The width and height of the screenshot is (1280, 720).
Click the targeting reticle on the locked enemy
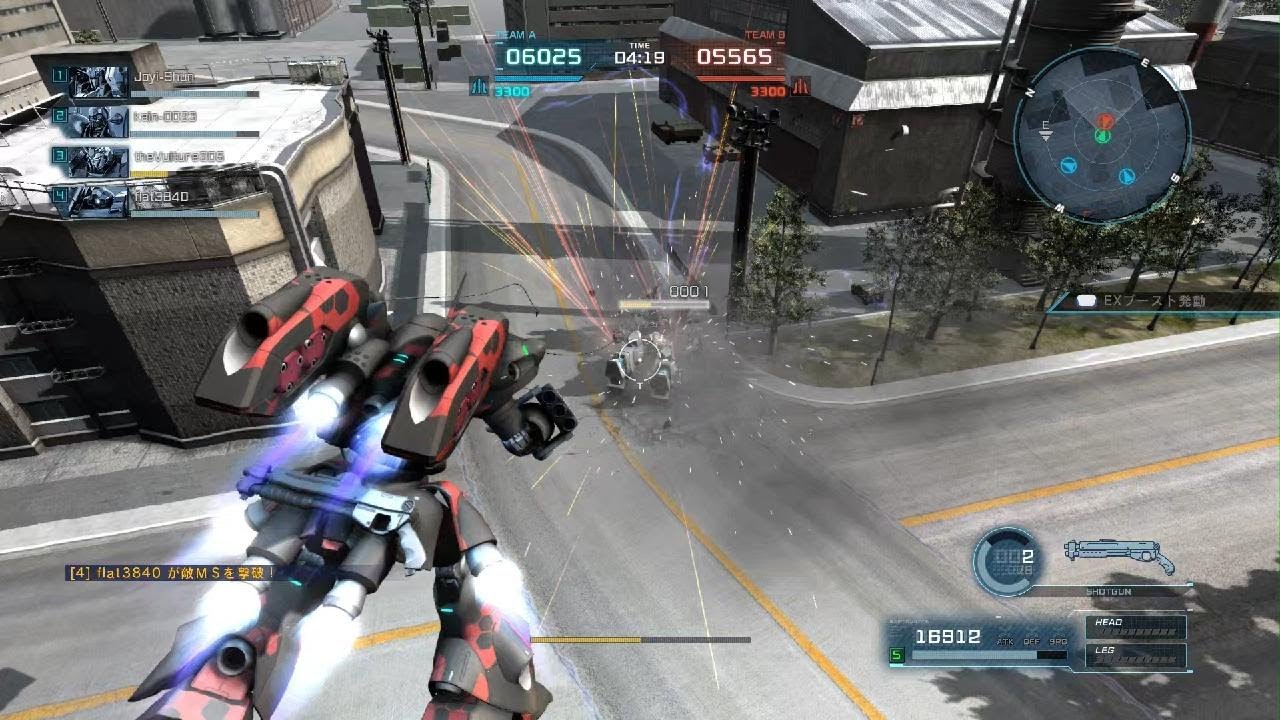point(636,356)
